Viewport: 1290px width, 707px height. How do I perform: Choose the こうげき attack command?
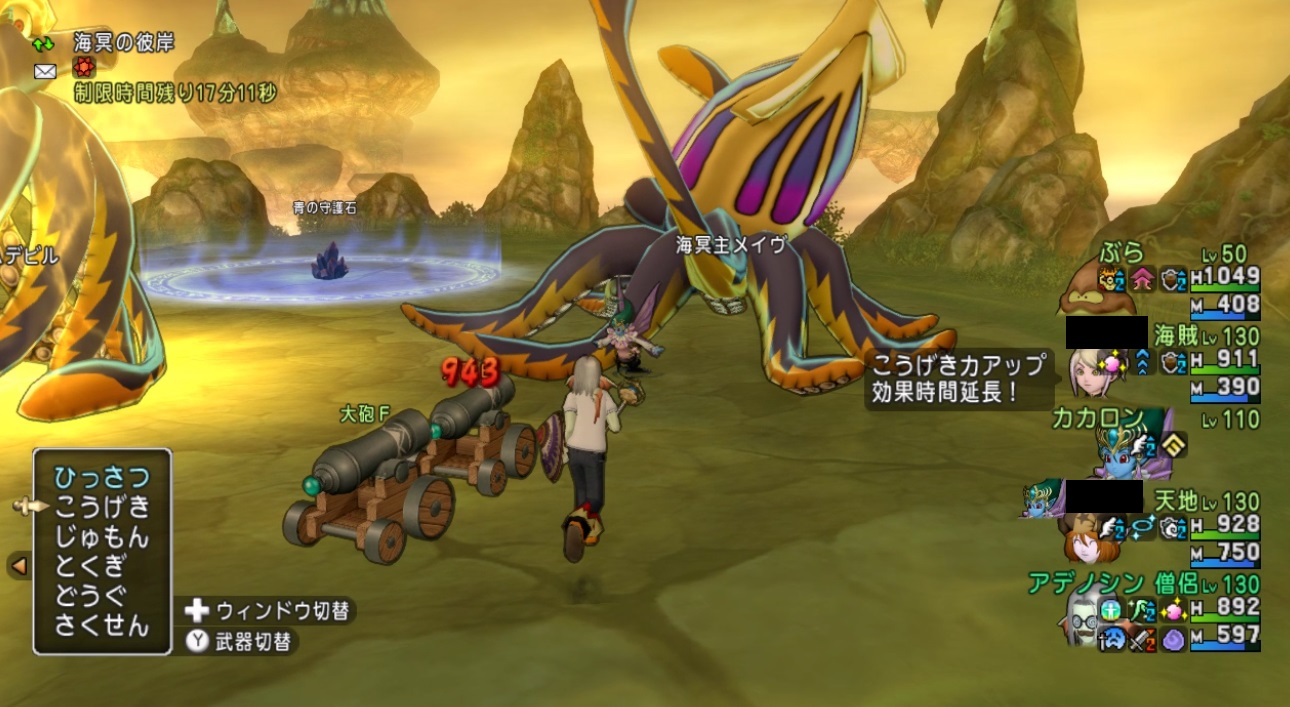[x=102, y=507]
